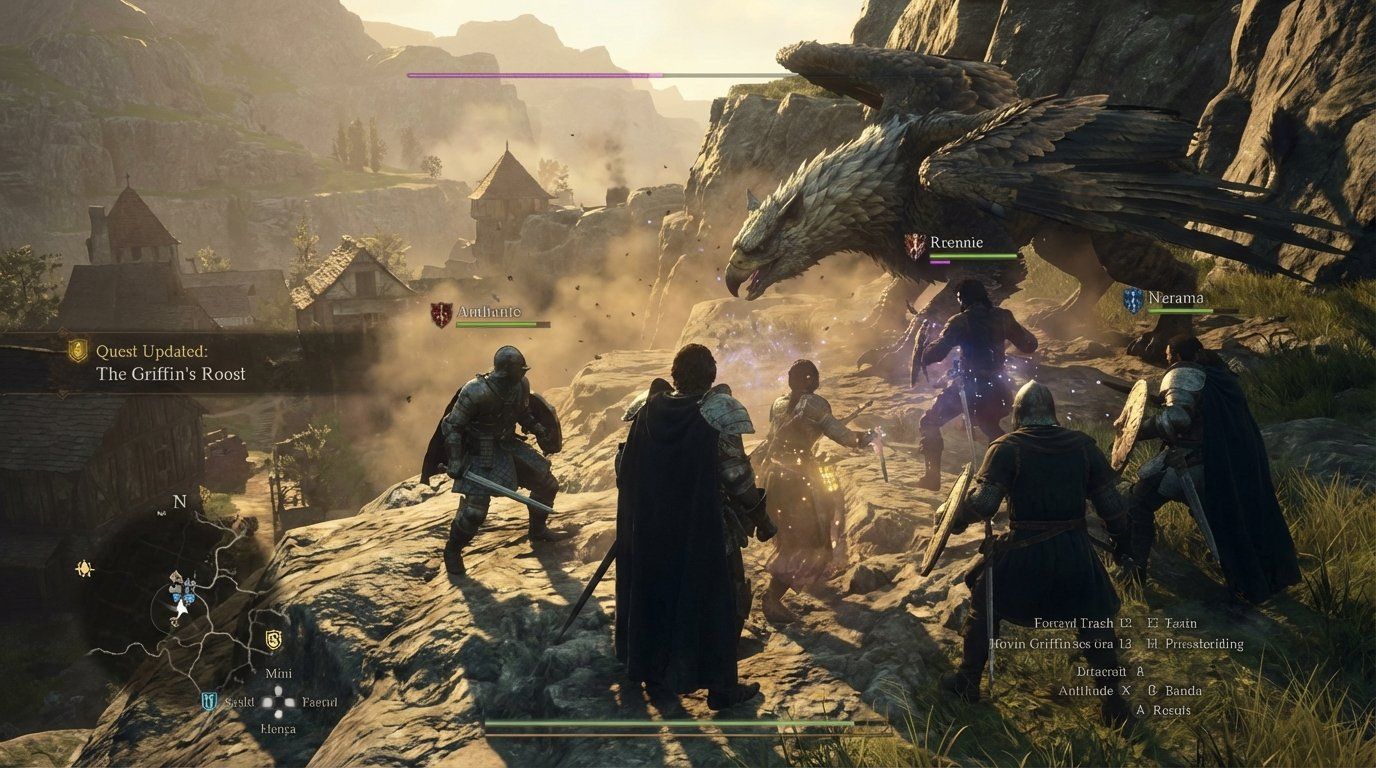Open The Griffin's Roost quest text
Viewport: 1376px width, 768px height.
[x=169, y=374]
